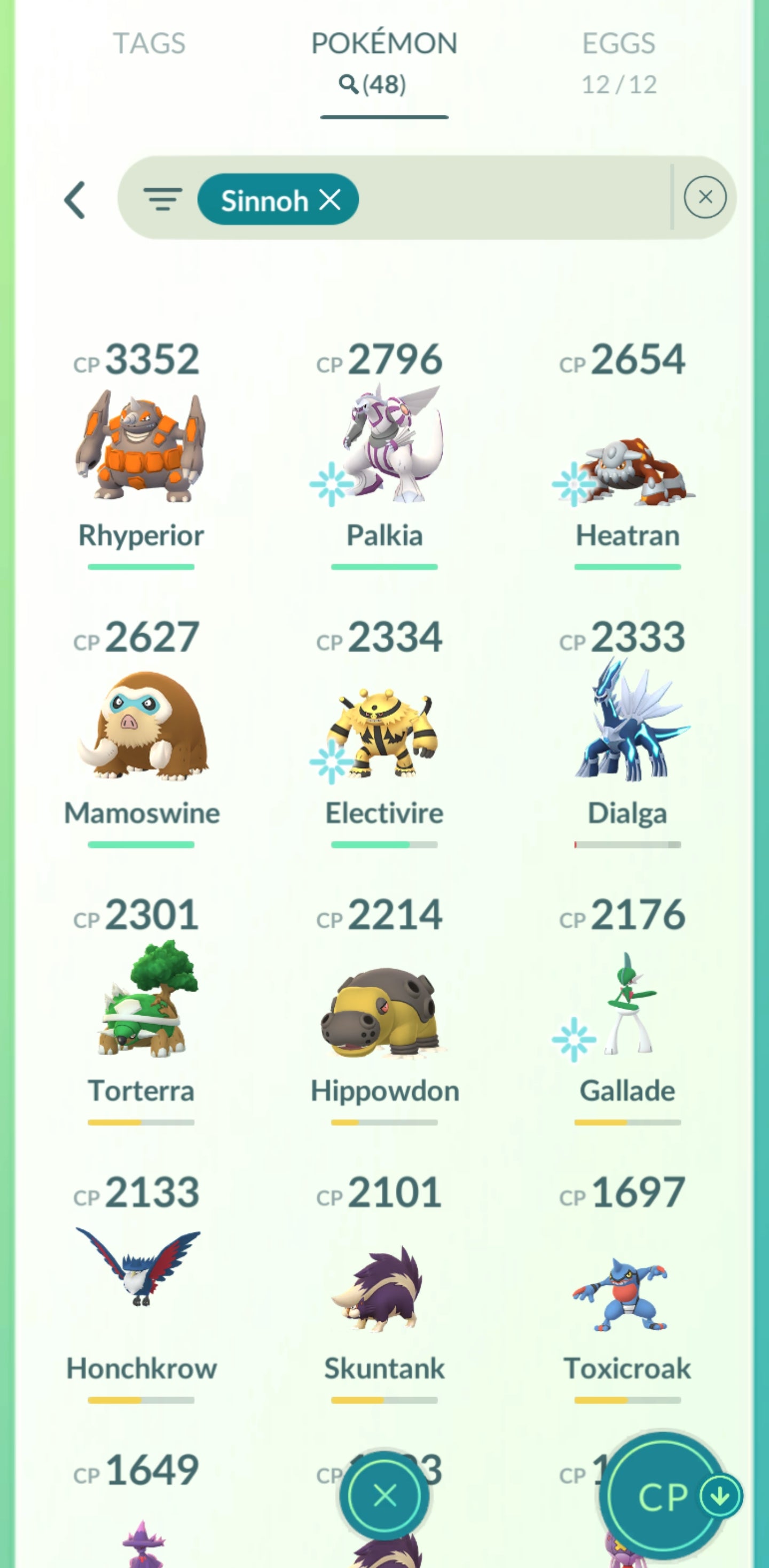
Task: Switch to the Tags tab
Action: 149,44
